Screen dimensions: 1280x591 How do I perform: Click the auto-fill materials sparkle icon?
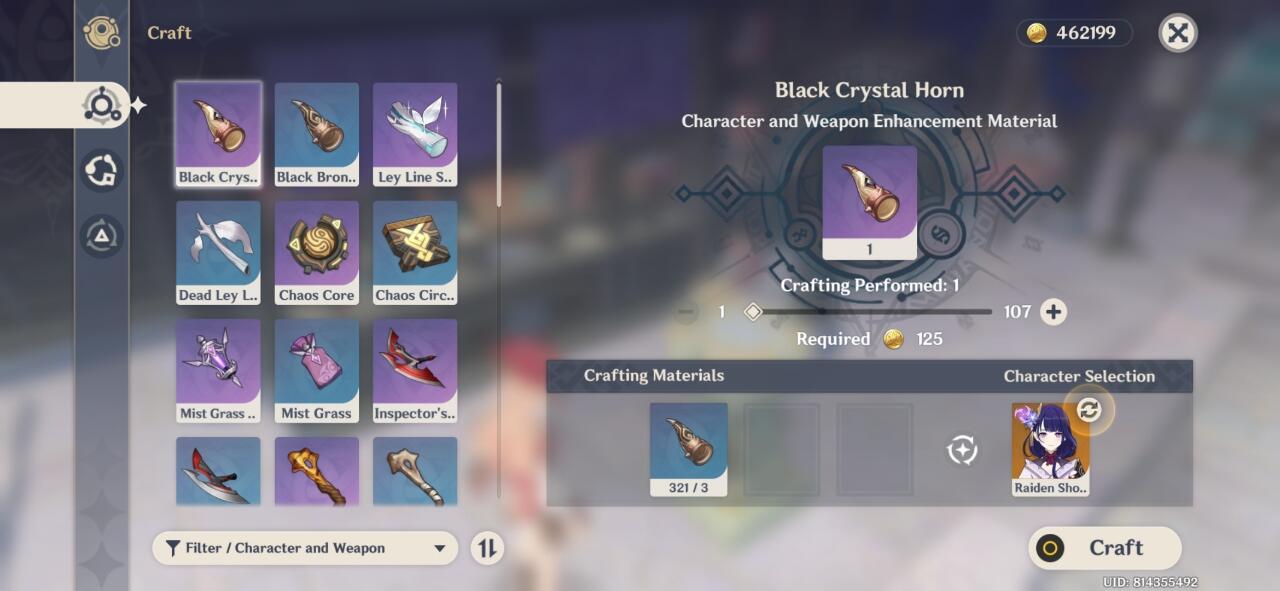pos(961,450)
